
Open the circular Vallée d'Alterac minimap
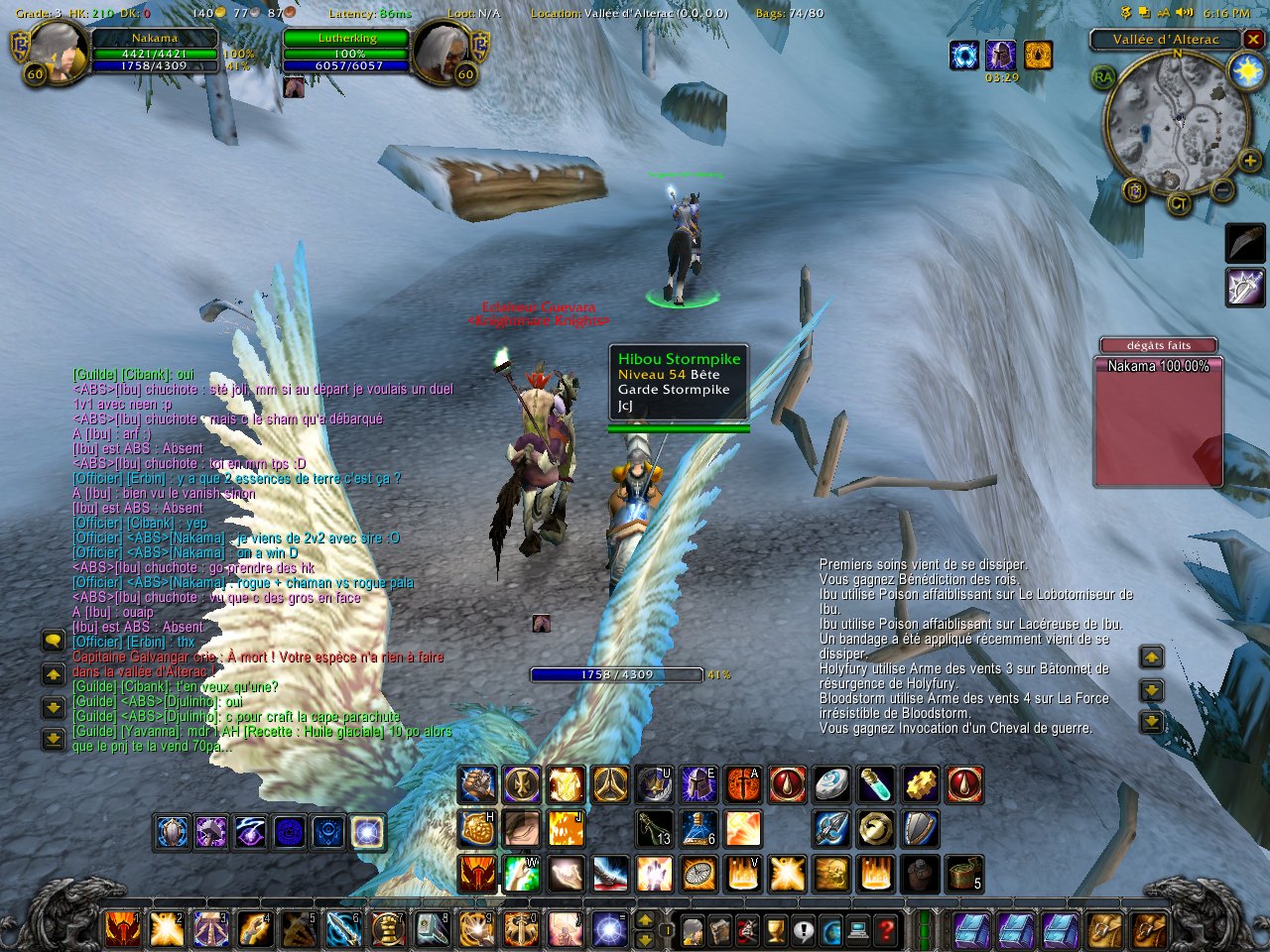(x=1177, y=119)
